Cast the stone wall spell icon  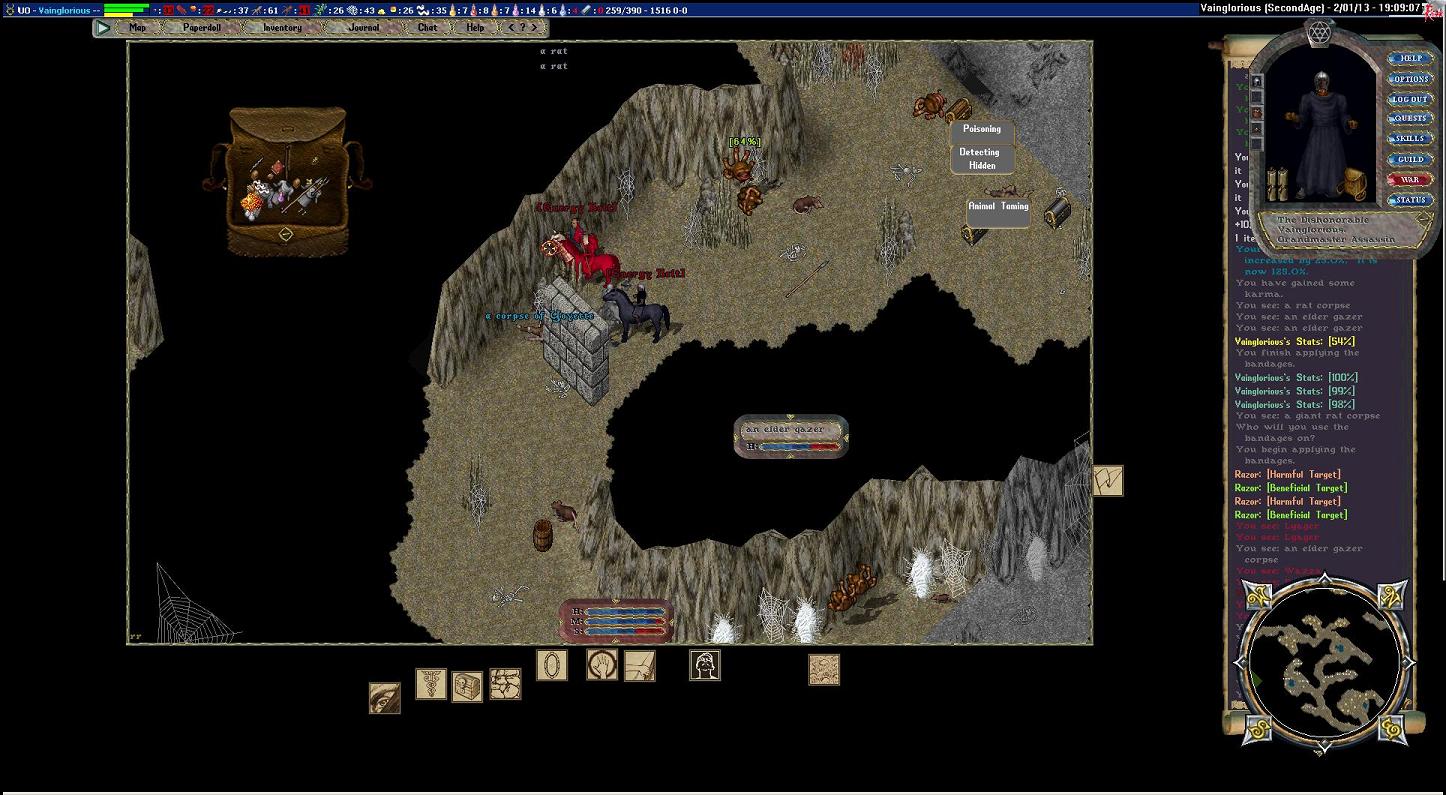pos(505,685)
